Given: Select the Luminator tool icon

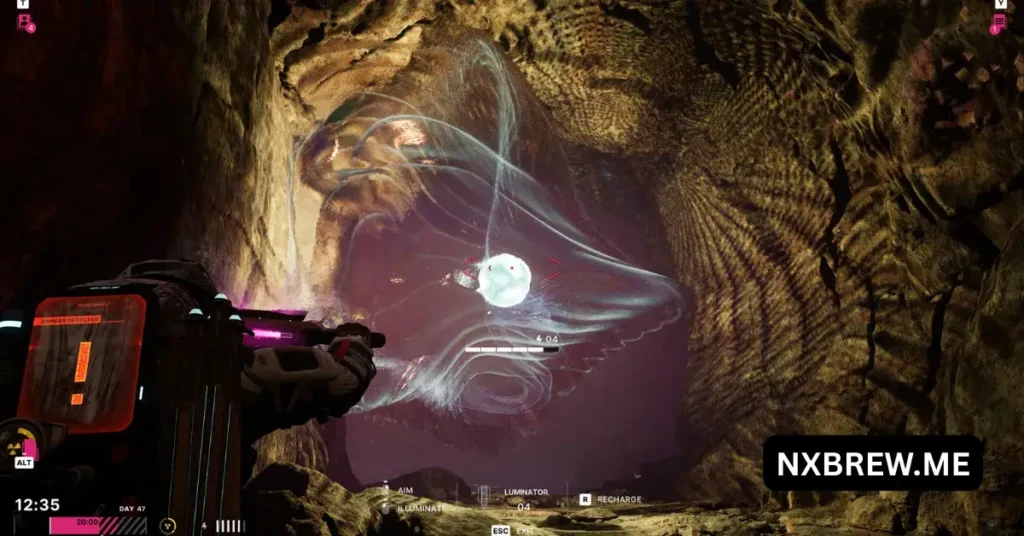Looking at the screenshot, I should tap(484, 497).
